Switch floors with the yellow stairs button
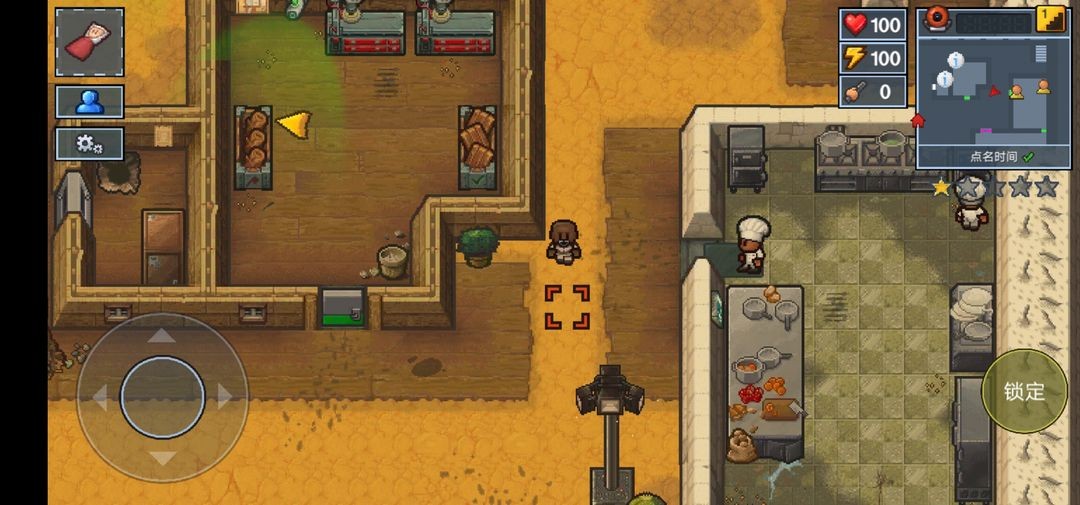Viewport: 1080px width, 505px height. (1050, 20)
